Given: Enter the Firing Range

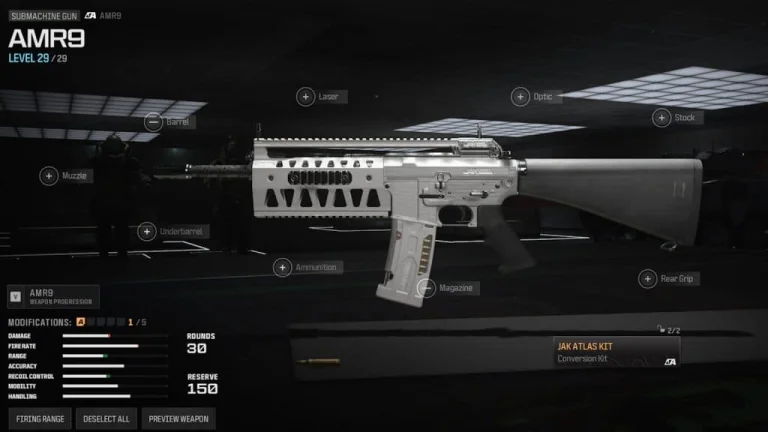Looking at the screenshot, I should (x=42, y=419).
